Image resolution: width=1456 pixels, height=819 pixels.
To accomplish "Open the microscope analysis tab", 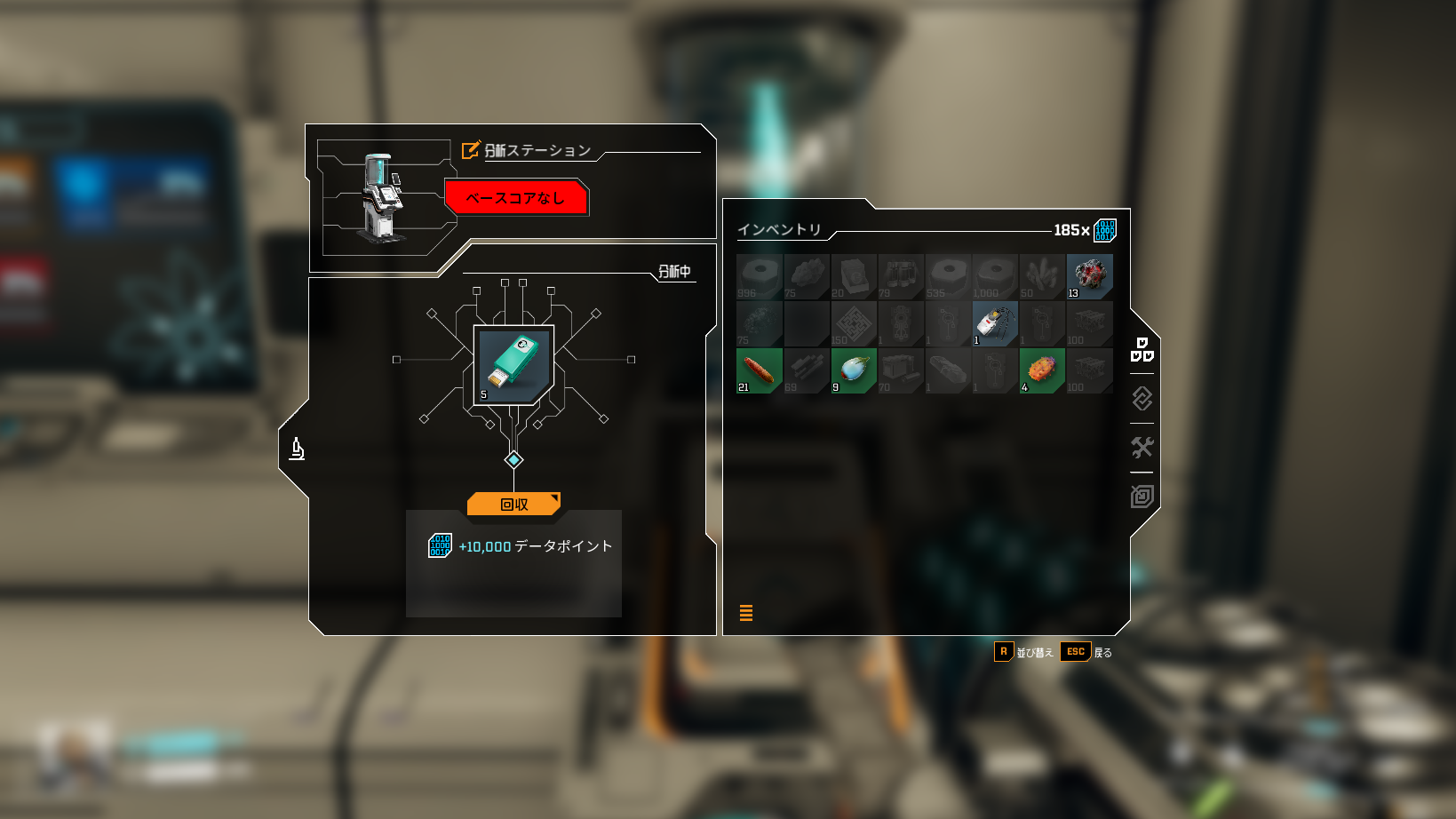I will (x=298, y=449).
